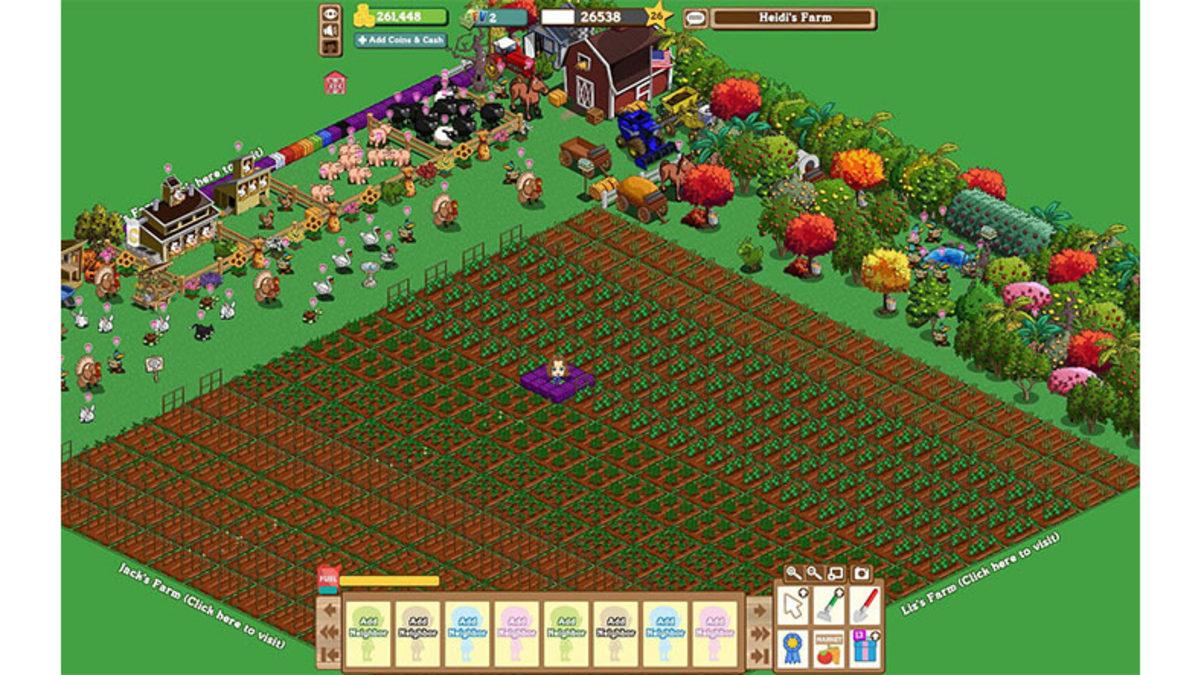
Task: Jump to the end of neighbor list
Action: [760, 657]
